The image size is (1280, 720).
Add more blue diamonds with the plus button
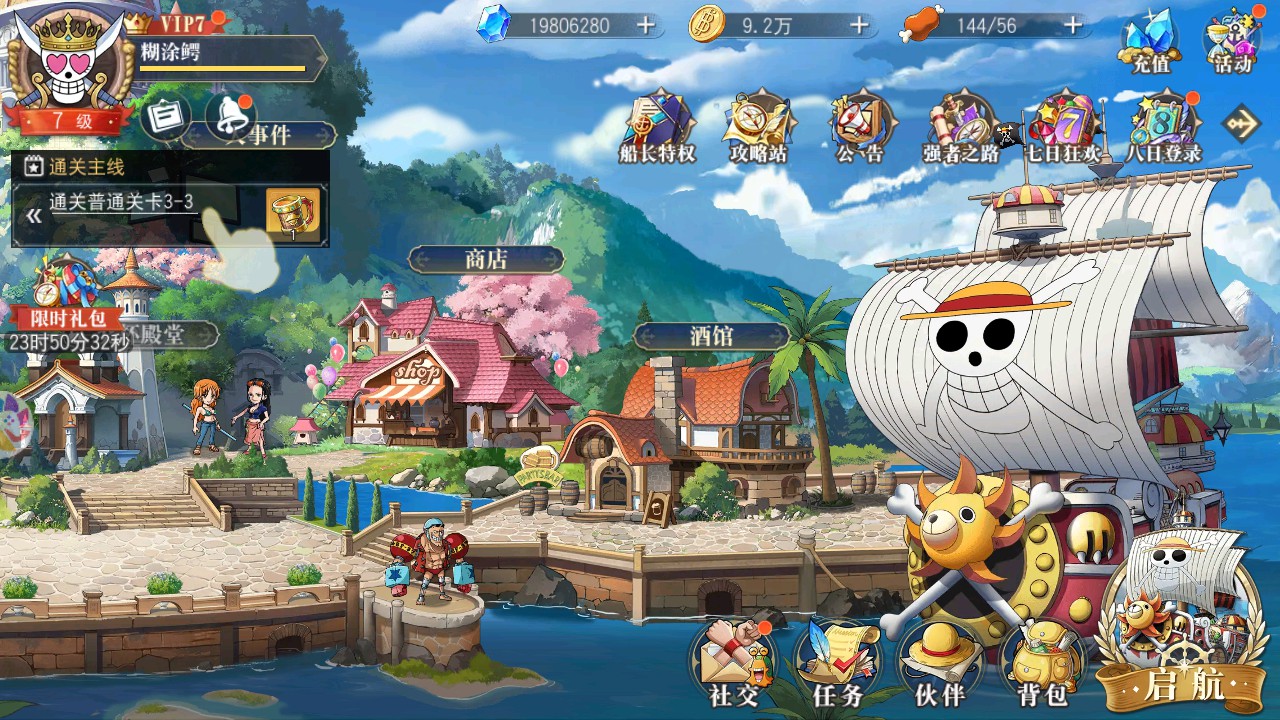tap(647, 25)
